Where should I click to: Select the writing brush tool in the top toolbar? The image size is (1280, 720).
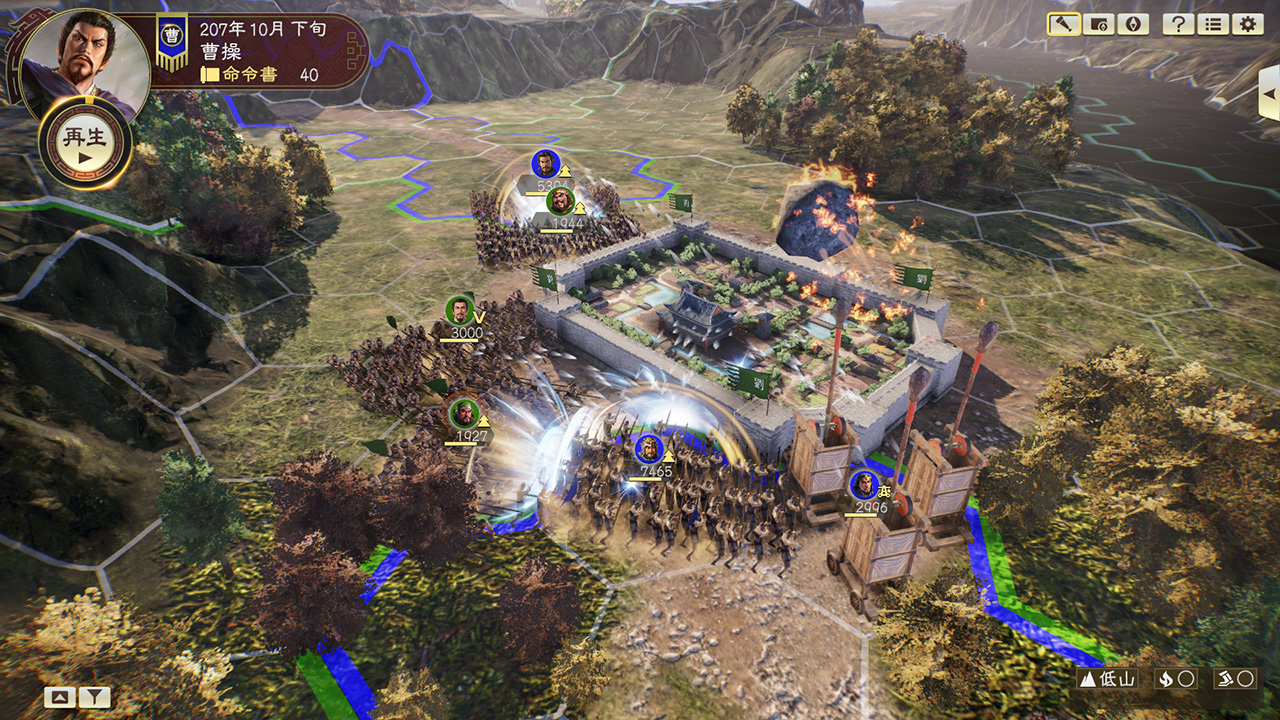1063,22
